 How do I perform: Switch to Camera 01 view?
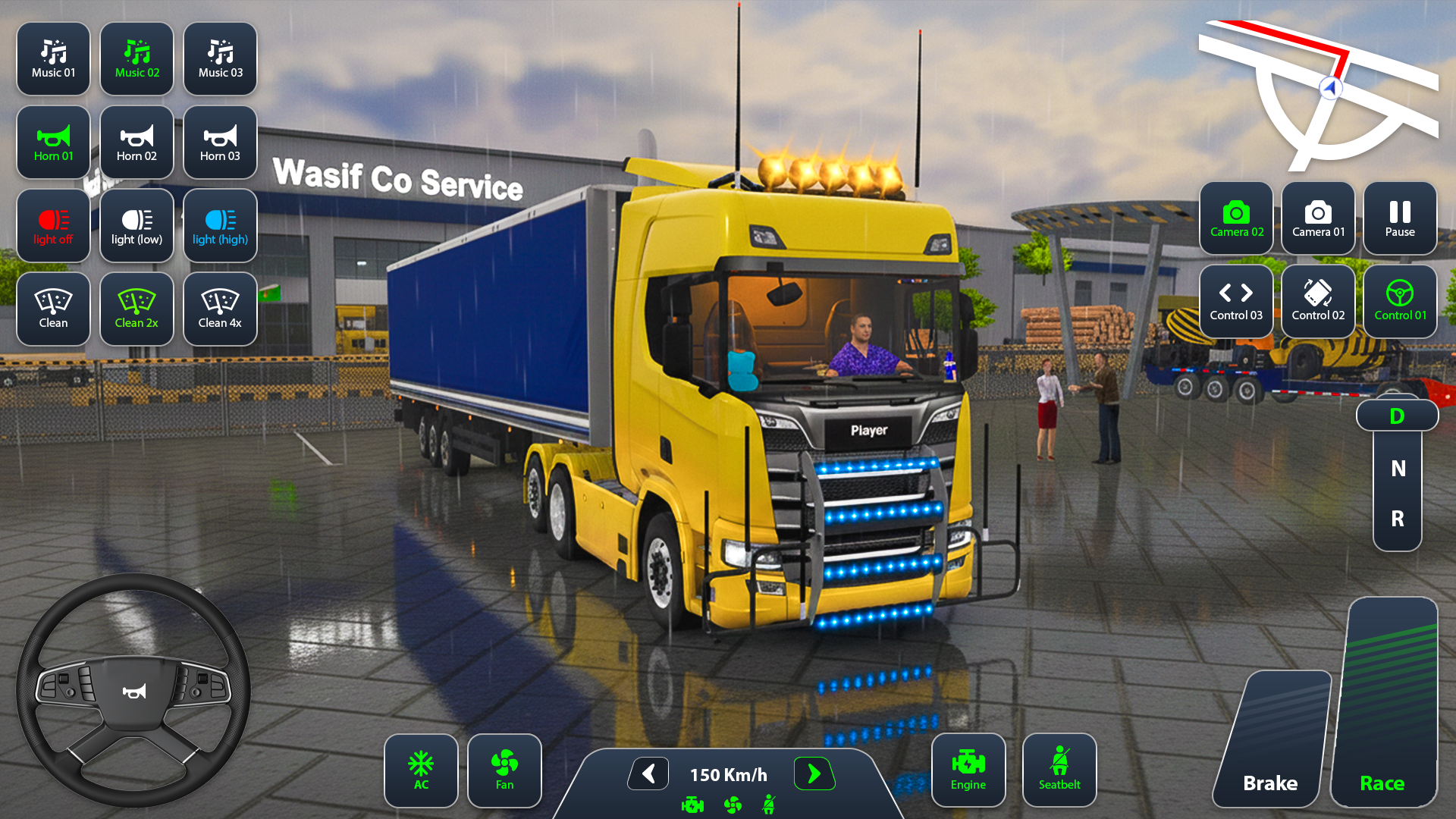[x=1318, y=219]
